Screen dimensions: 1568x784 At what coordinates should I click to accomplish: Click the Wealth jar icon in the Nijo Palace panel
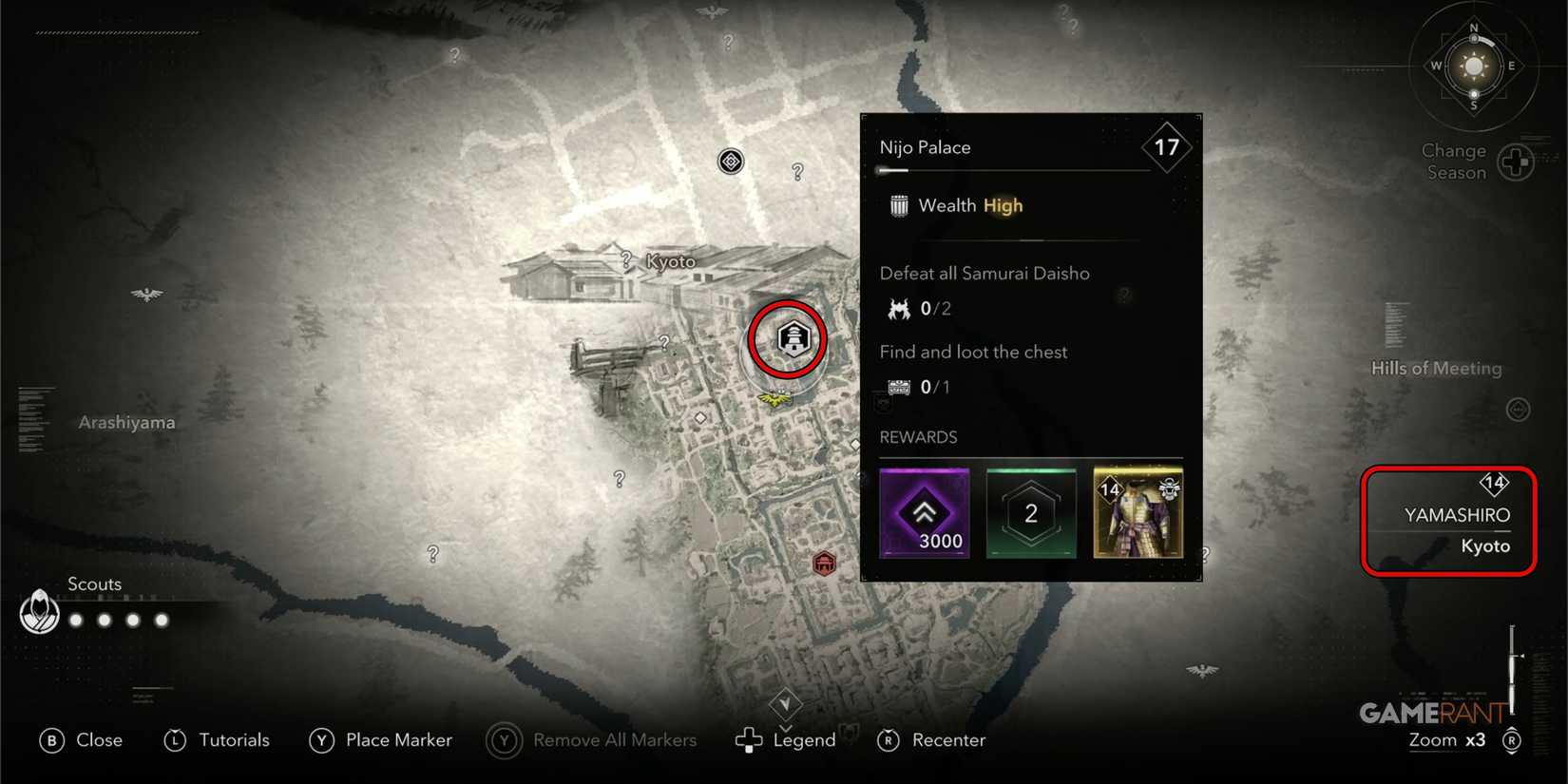[897, 204]
